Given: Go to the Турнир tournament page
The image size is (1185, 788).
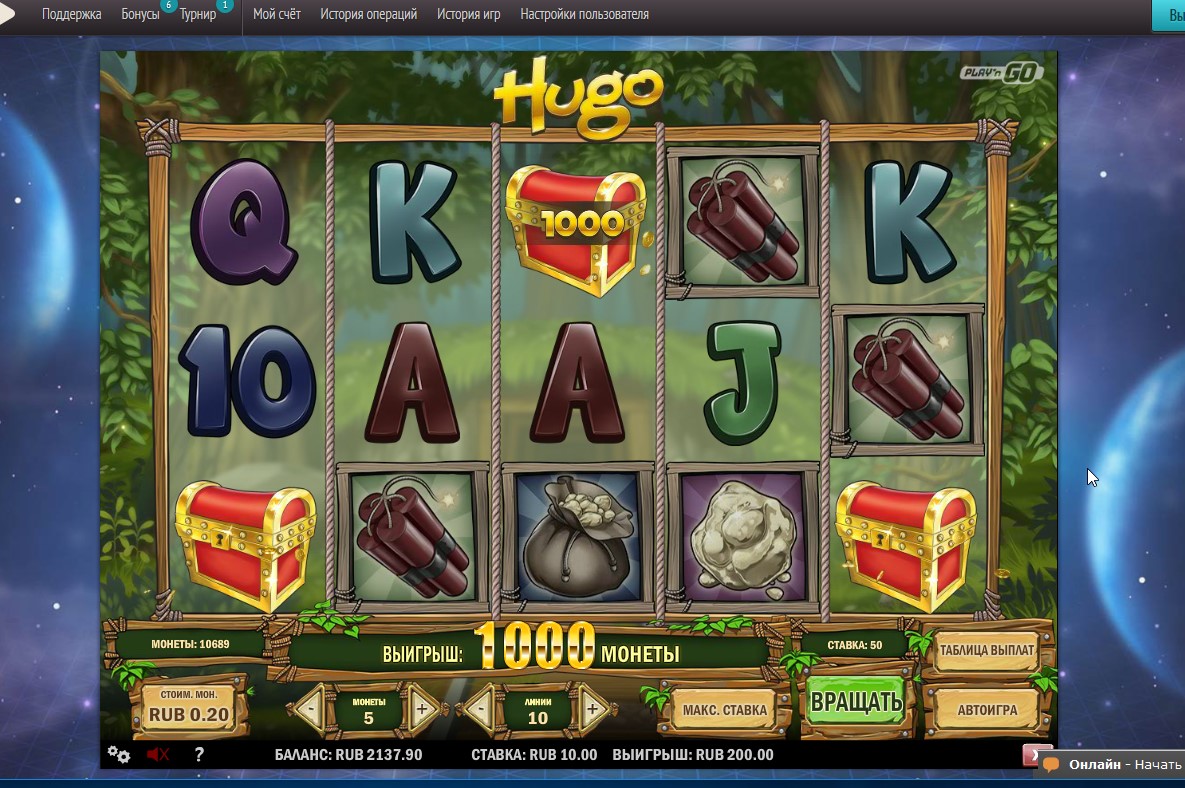Looking at the screenshot, I should [198, 15].
